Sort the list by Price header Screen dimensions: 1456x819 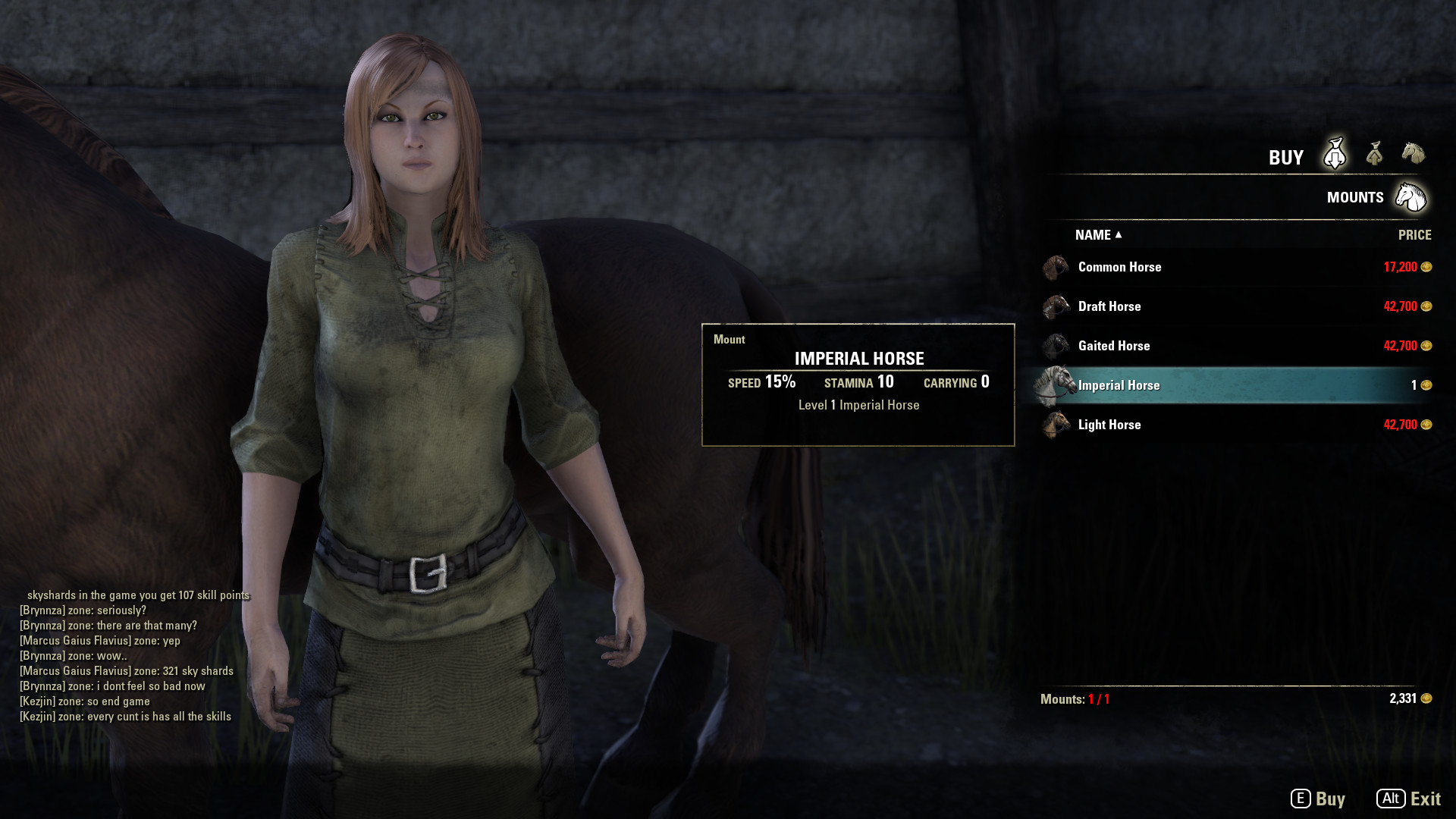1414,235
